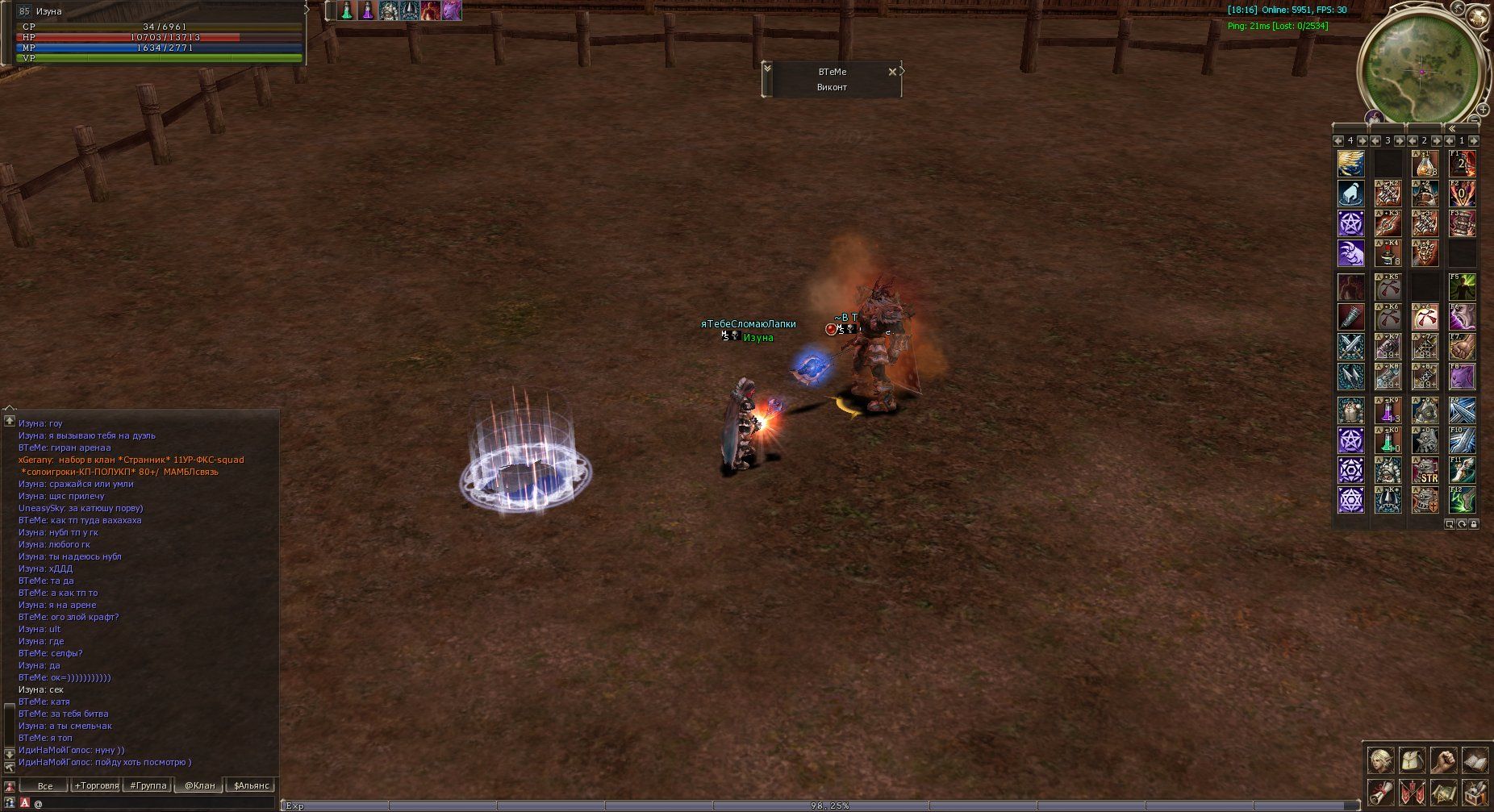Use the STR golem buff skill
Screen dimensions: 1494x812
pyautogui.click(x=1425, y=471)
